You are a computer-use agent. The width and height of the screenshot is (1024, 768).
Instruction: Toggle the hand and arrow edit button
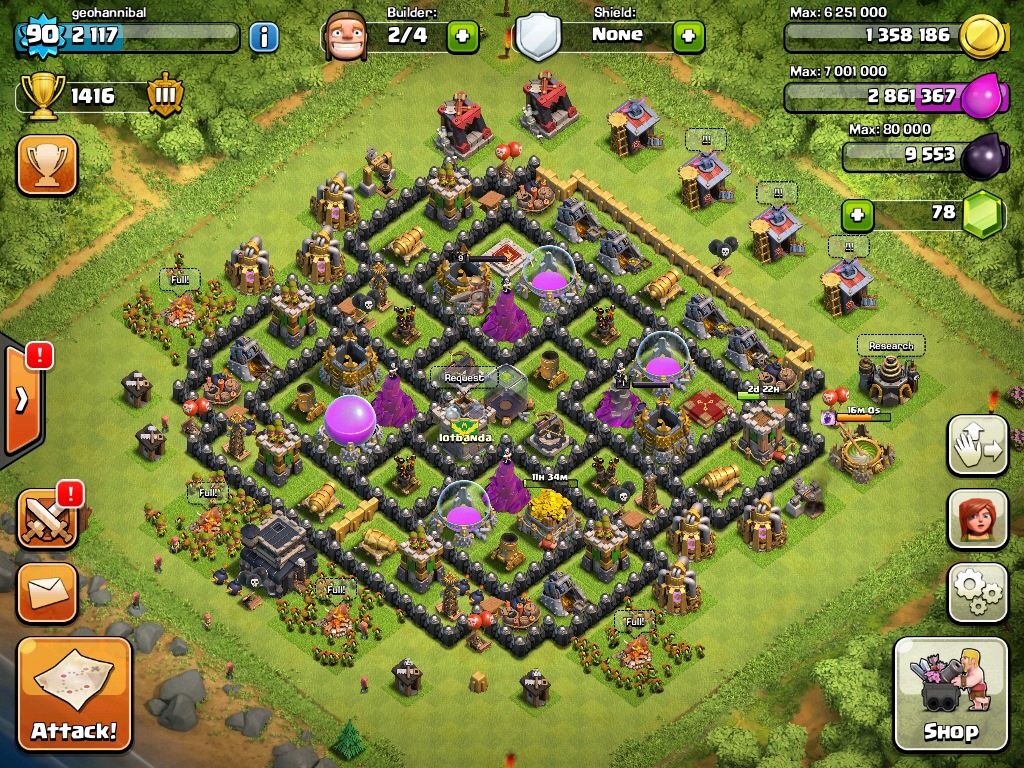pyautogui.click(x=977, y=445)
